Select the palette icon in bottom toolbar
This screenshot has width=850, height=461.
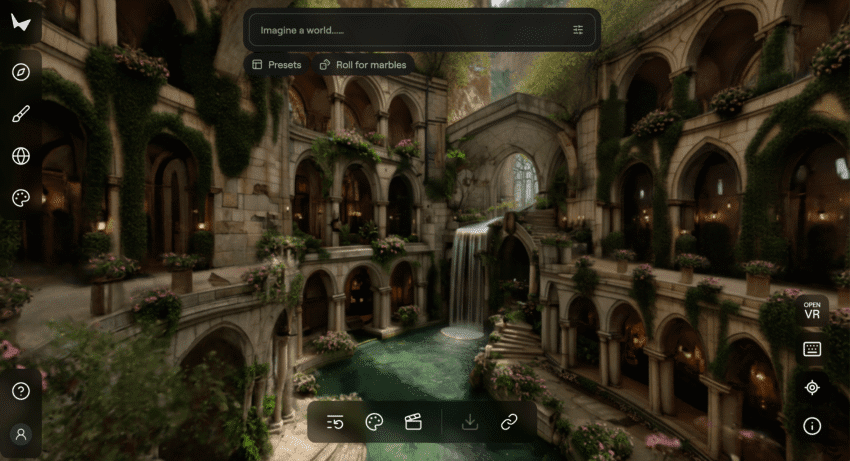tap(374, 422)
